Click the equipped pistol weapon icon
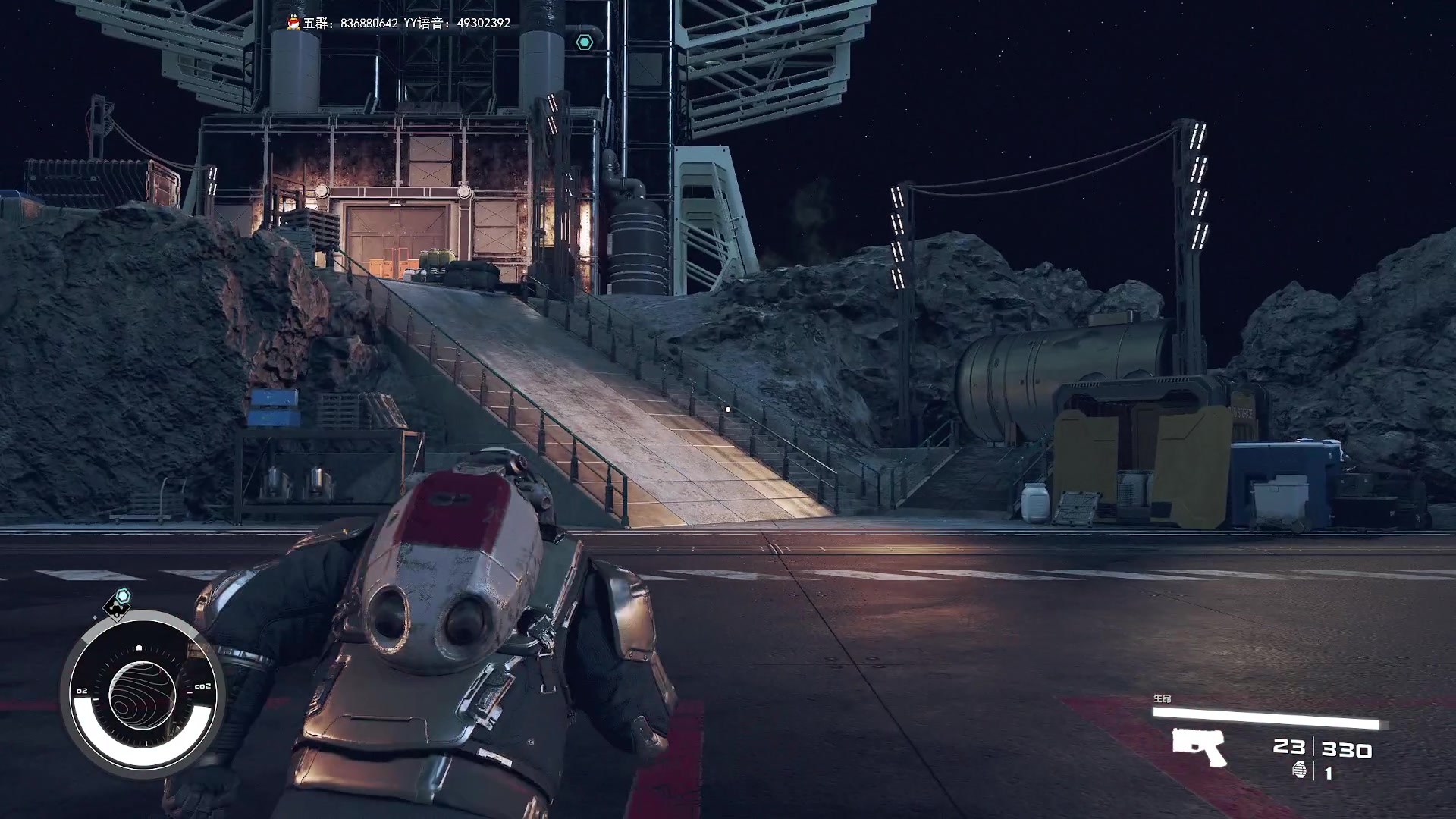The height and width of the screenshot is (819, 1456). pyautogui.click(x=1198, y=746)
